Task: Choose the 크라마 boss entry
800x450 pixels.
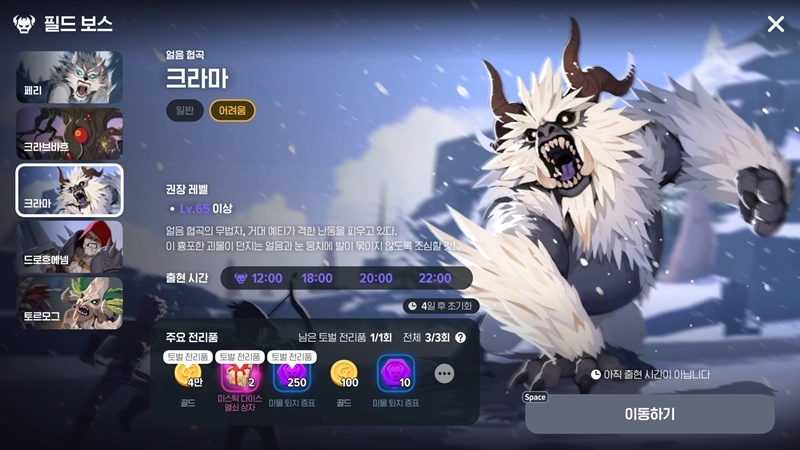Action: point(69,190)
